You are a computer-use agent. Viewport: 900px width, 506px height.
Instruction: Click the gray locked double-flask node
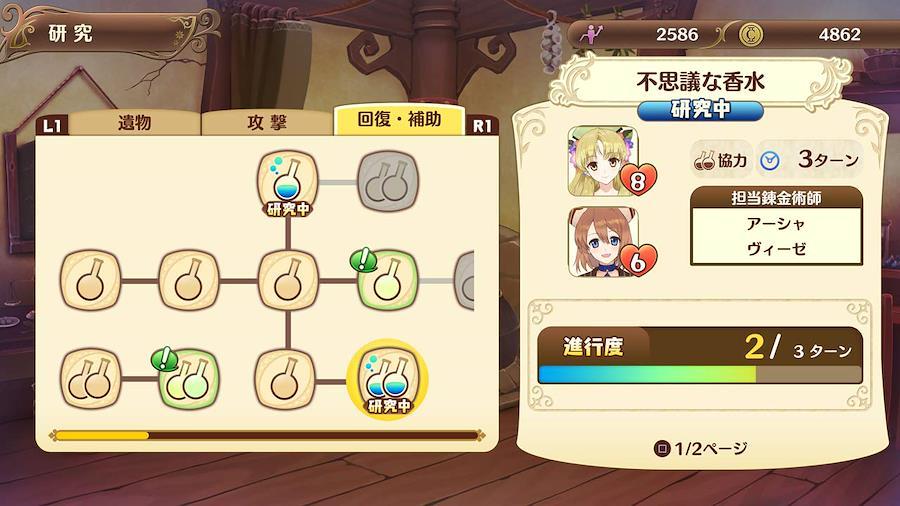click(387, 181)
